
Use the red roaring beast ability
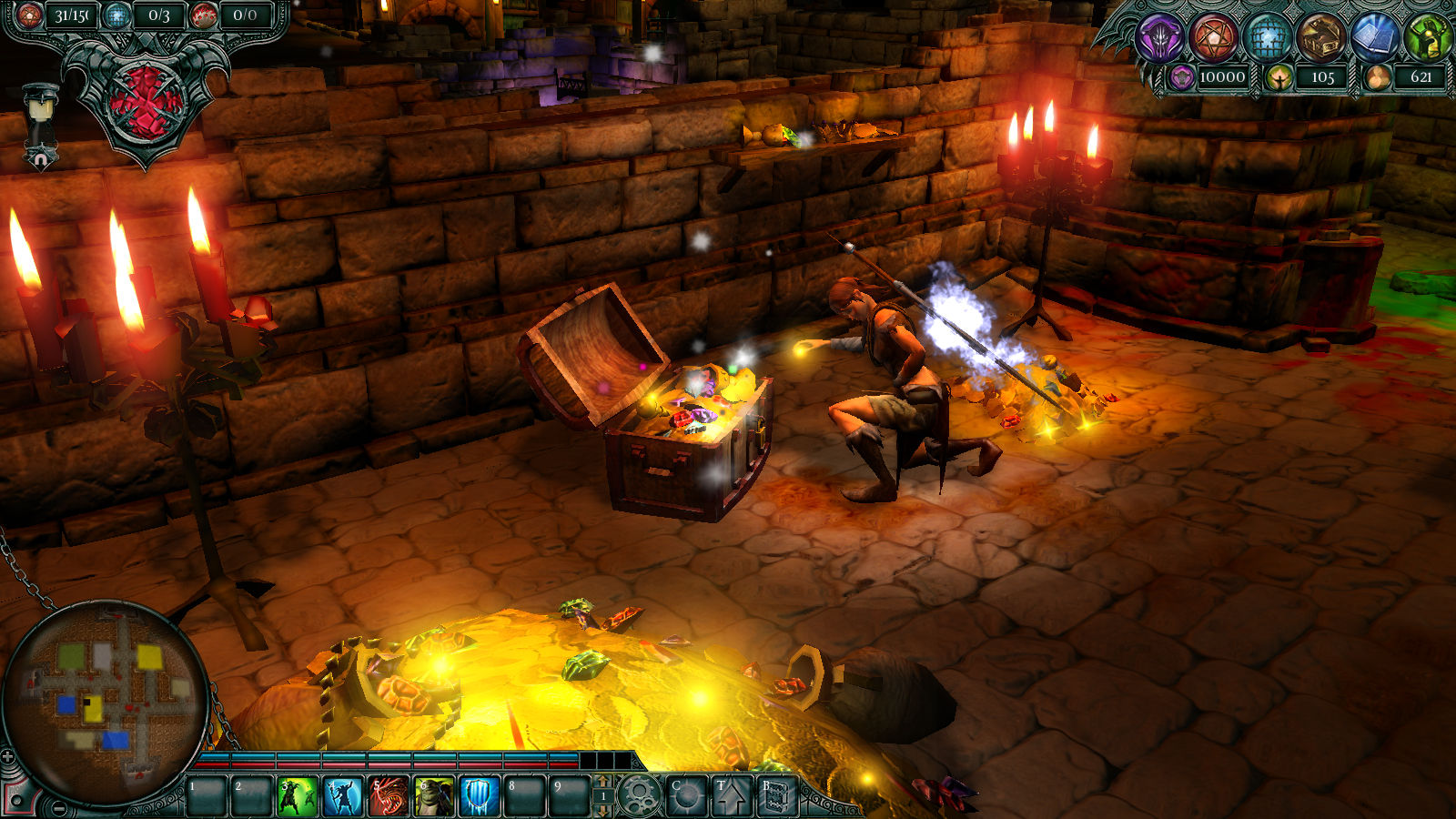[389, 796]
